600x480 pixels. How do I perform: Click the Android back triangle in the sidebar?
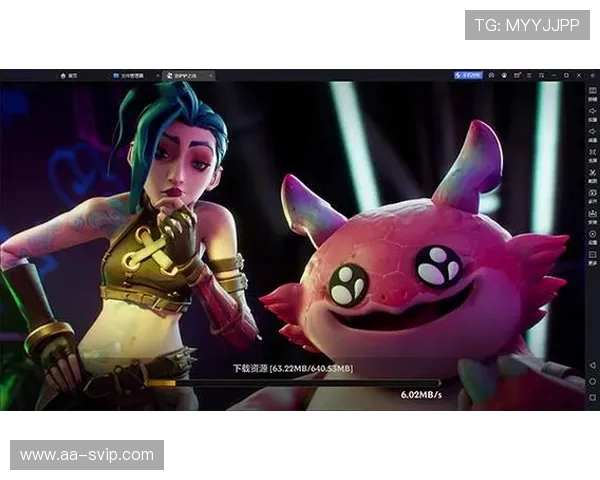(592, 366)
